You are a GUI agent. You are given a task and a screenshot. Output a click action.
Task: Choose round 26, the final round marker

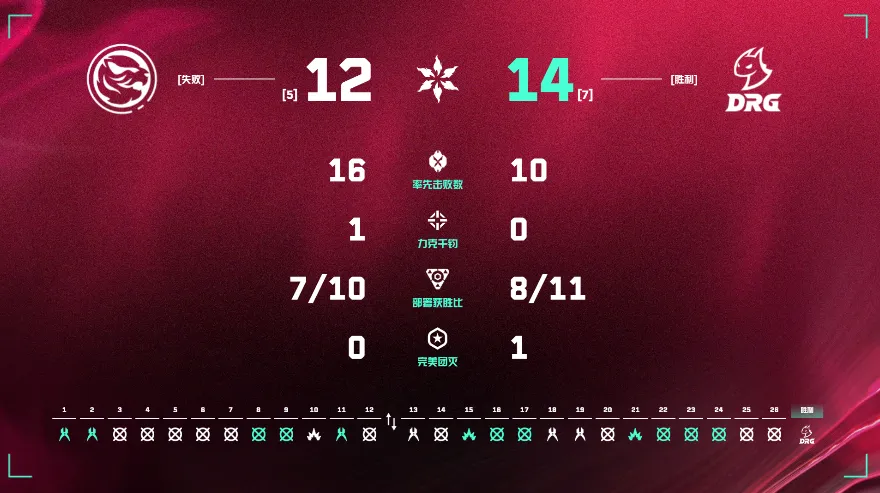click(773, 434)
